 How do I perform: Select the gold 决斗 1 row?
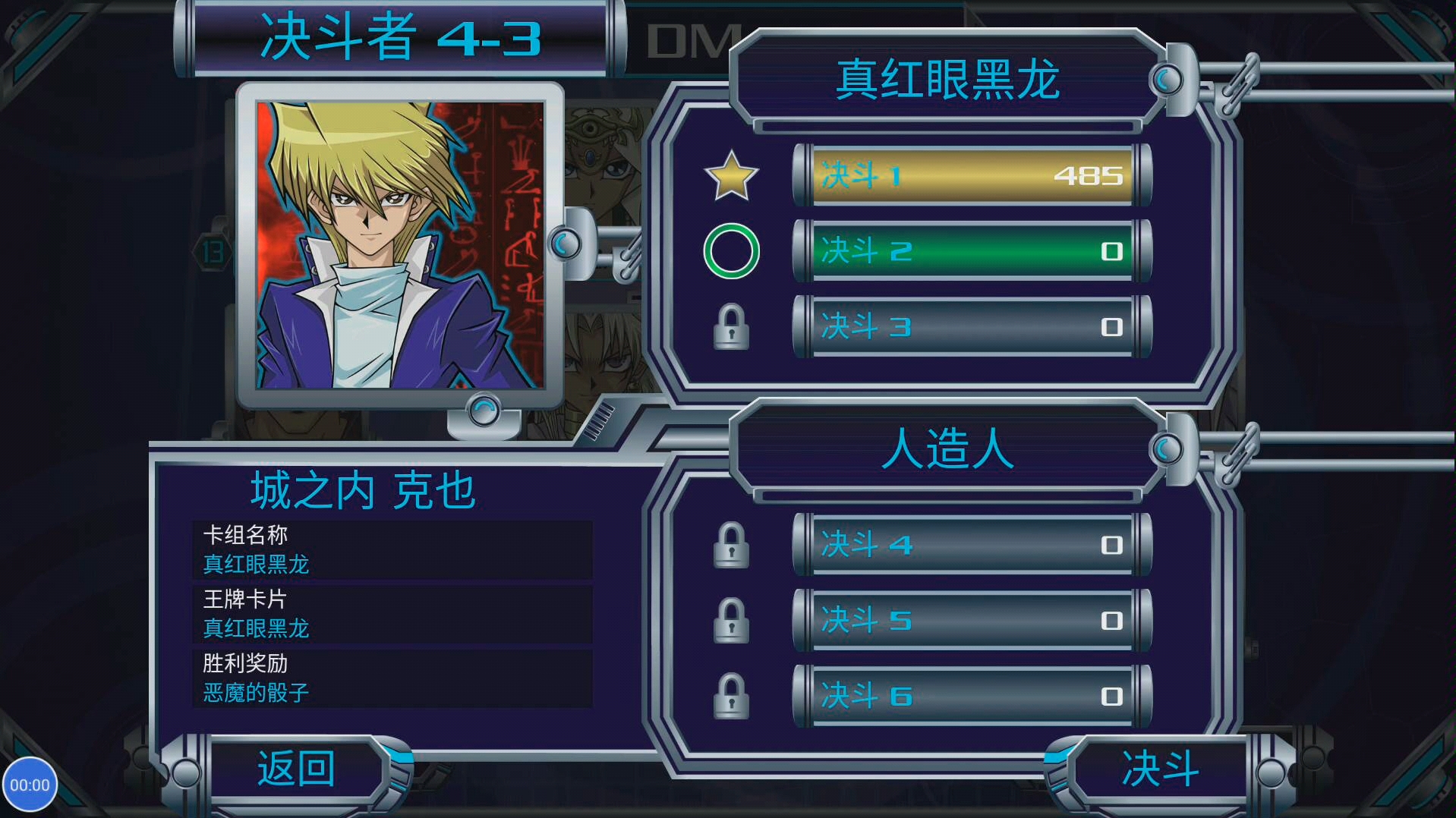(x=972, y=175)
